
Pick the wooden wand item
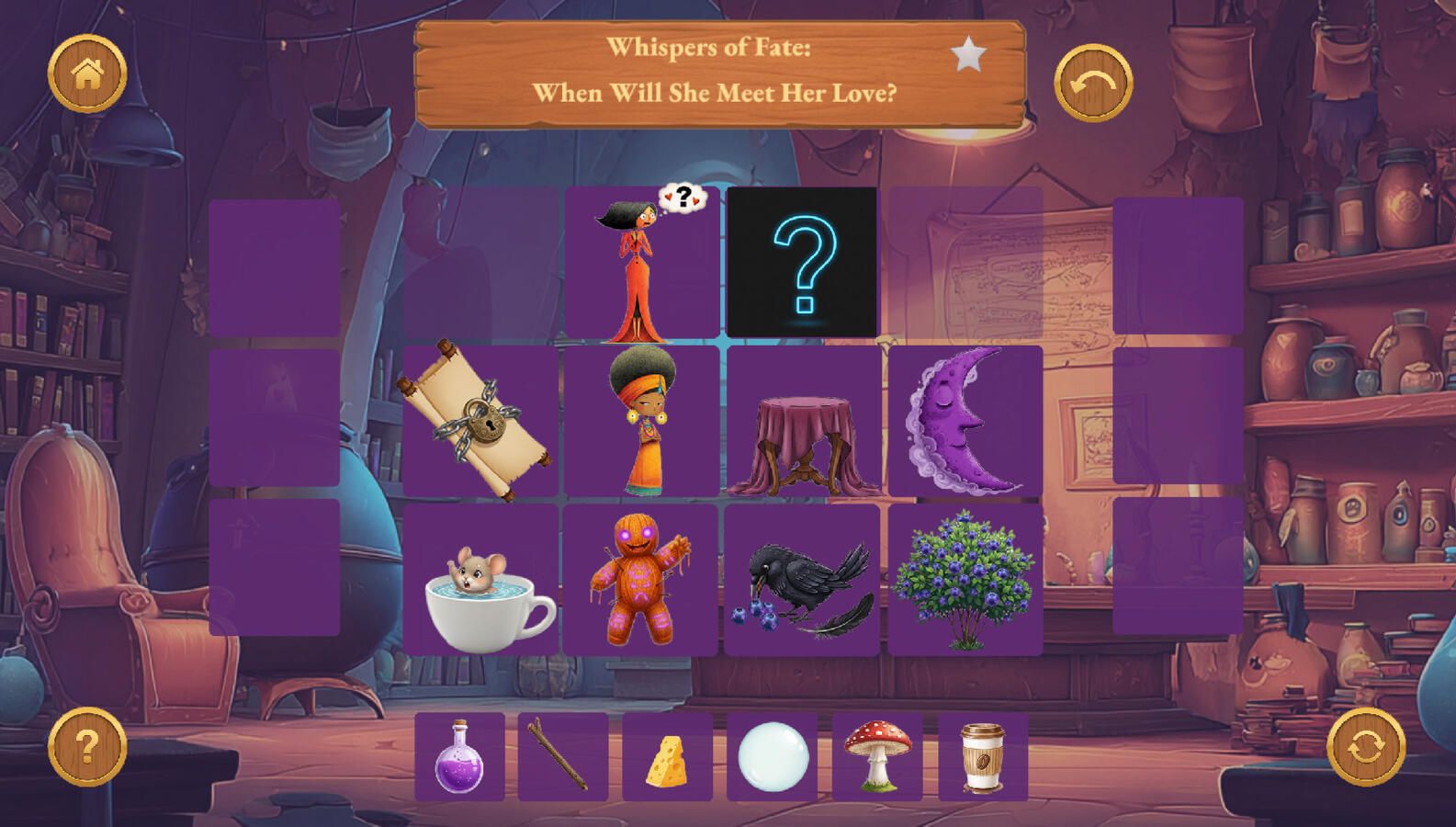point(563,756)
